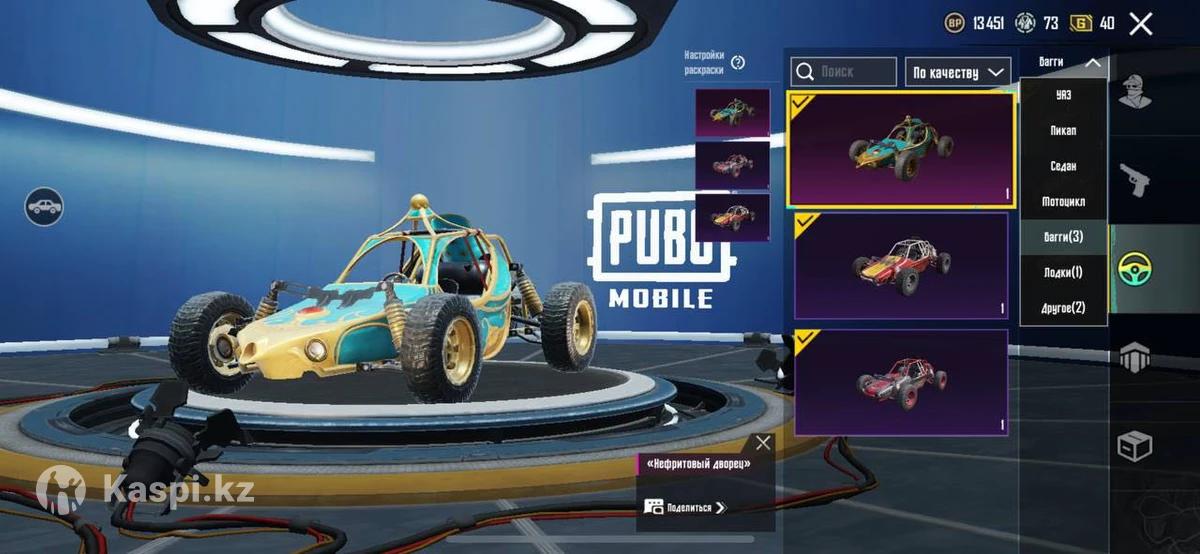The image size is (1200, 554).
Task: Open the character outfits tab
Action: [1134, 91]
